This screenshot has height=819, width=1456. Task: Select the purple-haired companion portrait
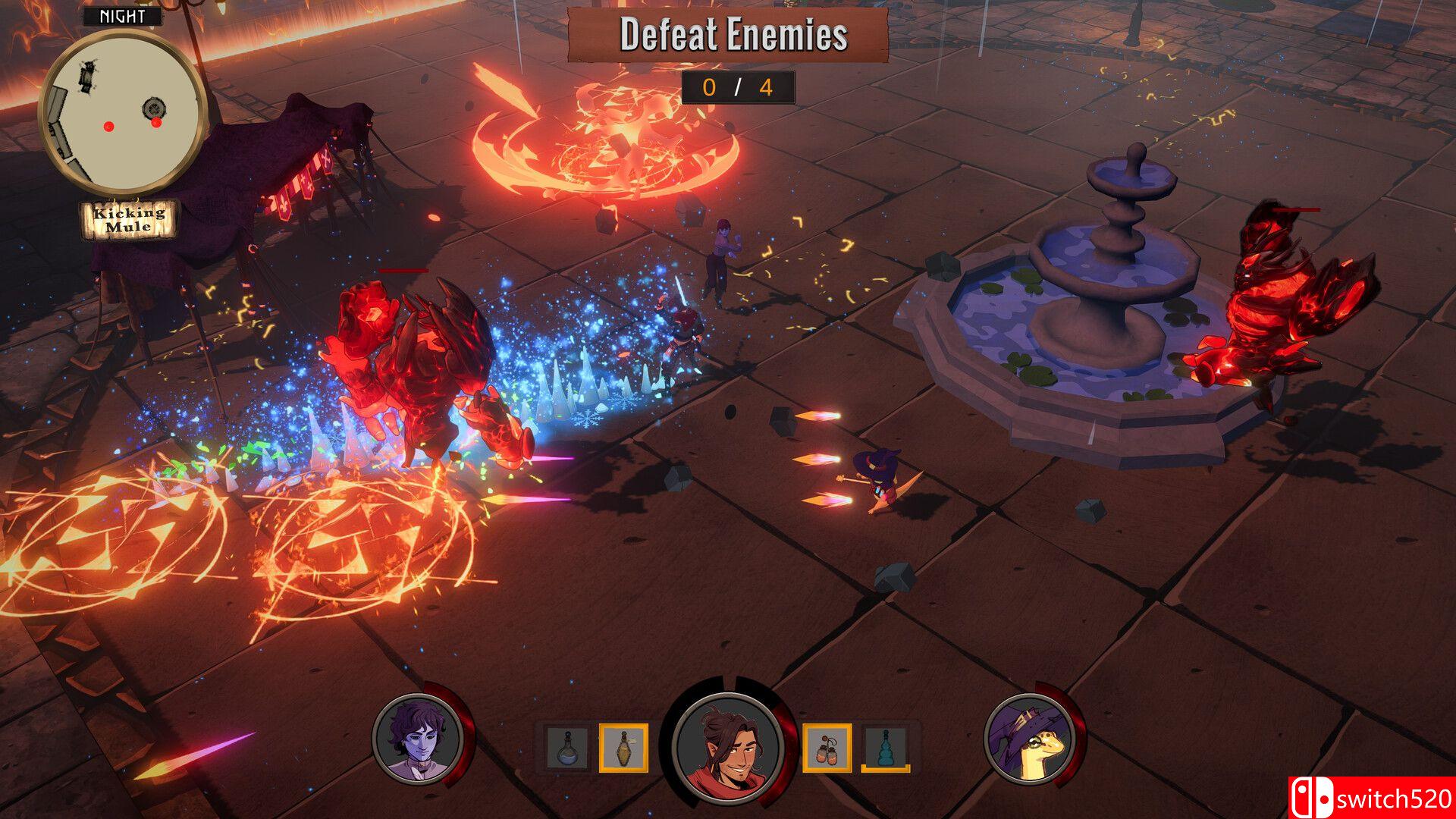(x=418, y=739)
